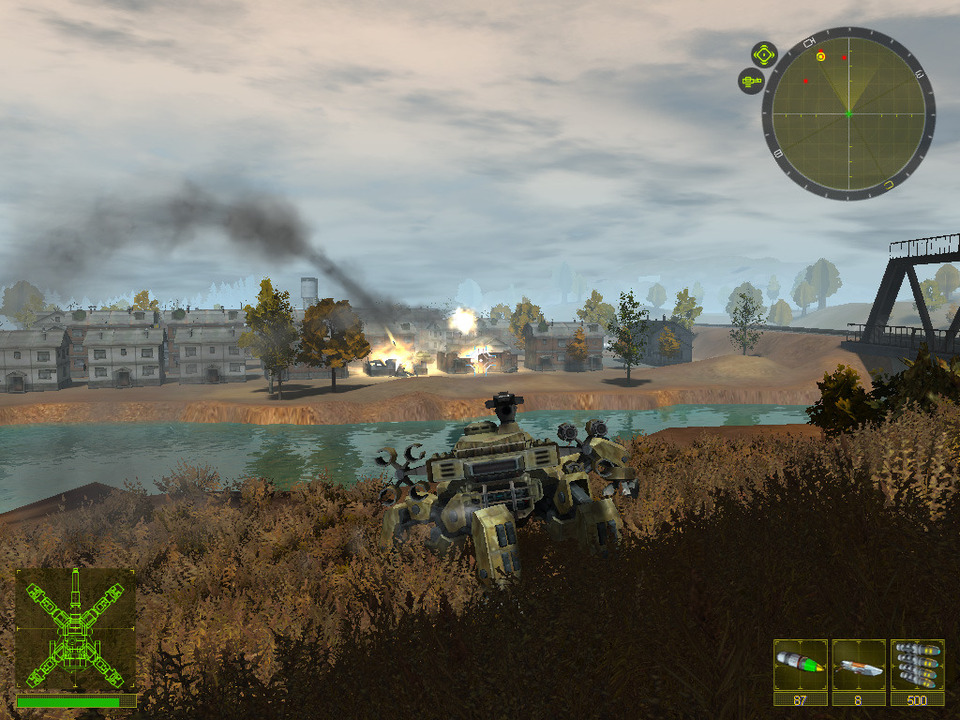Switch to the stacked rockets weapon slot
The image size is (960, 720).
pos(917,665)
